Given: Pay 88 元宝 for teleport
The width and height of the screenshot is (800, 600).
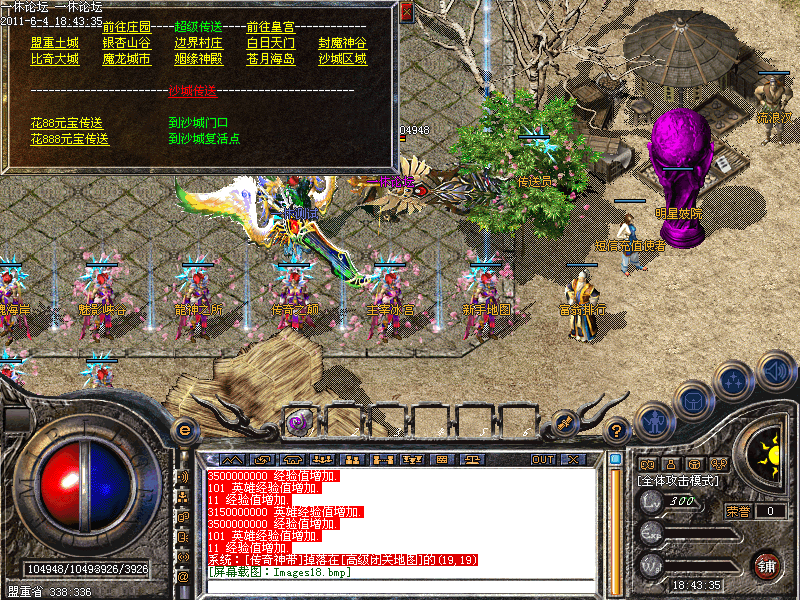Looking at the screenshot, I should 66,123.
